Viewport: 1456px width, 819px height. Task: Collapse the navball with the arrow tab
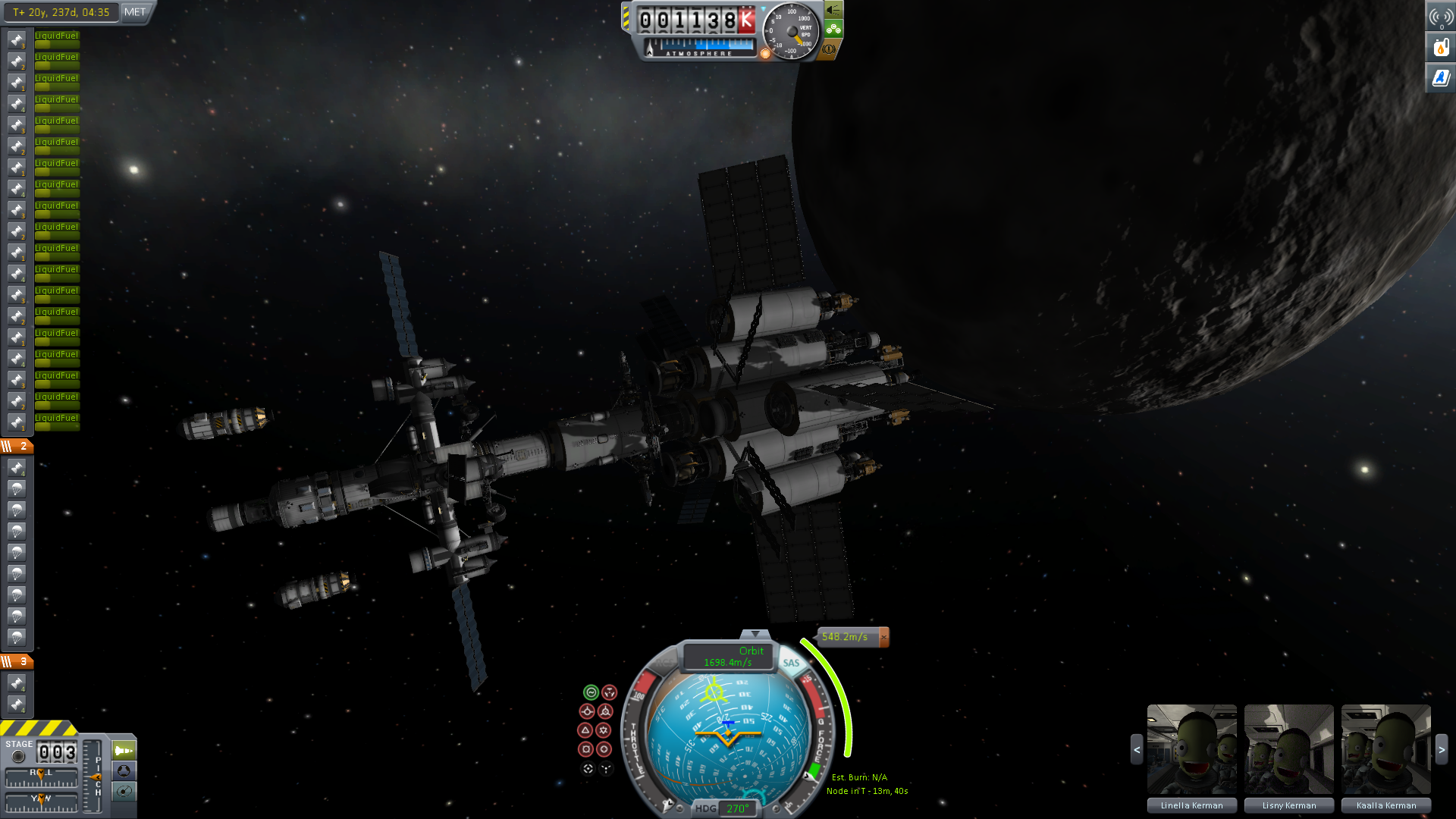point(755,634)
